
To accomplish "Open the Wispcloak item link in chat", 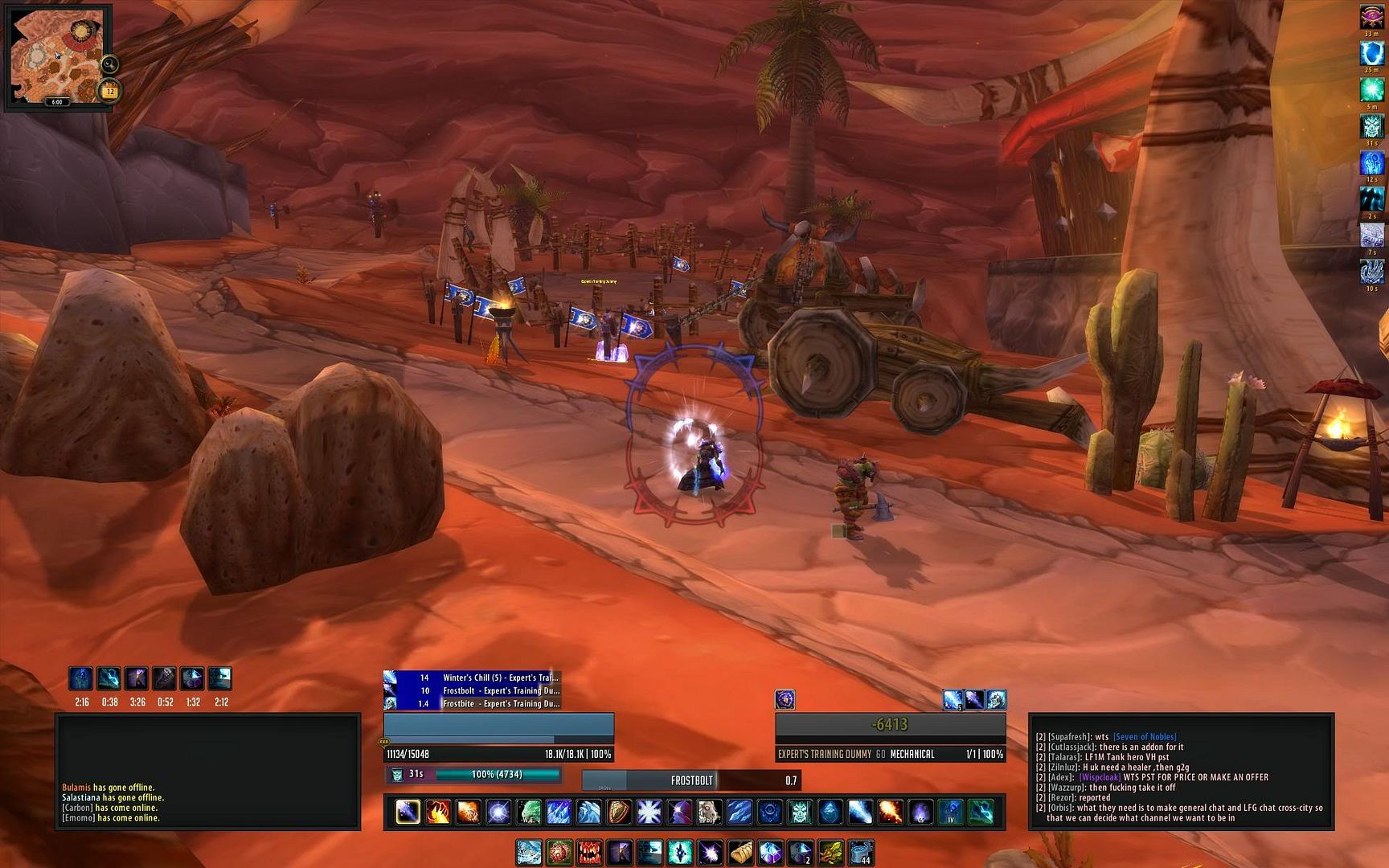I will (1099, 777).
